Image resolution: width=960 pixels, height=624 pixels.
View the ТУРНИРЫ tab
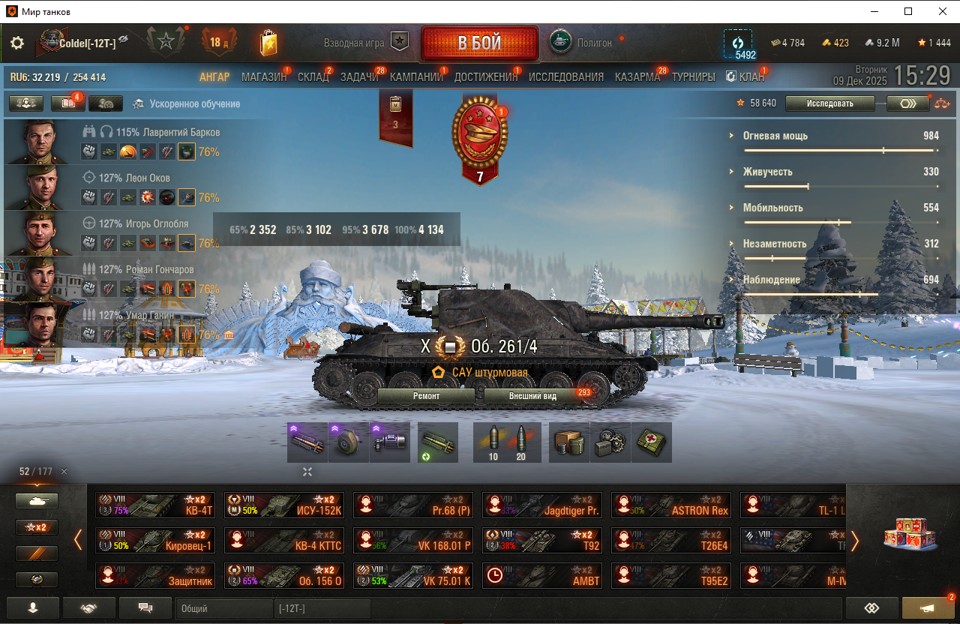click(x=693, y=77)
